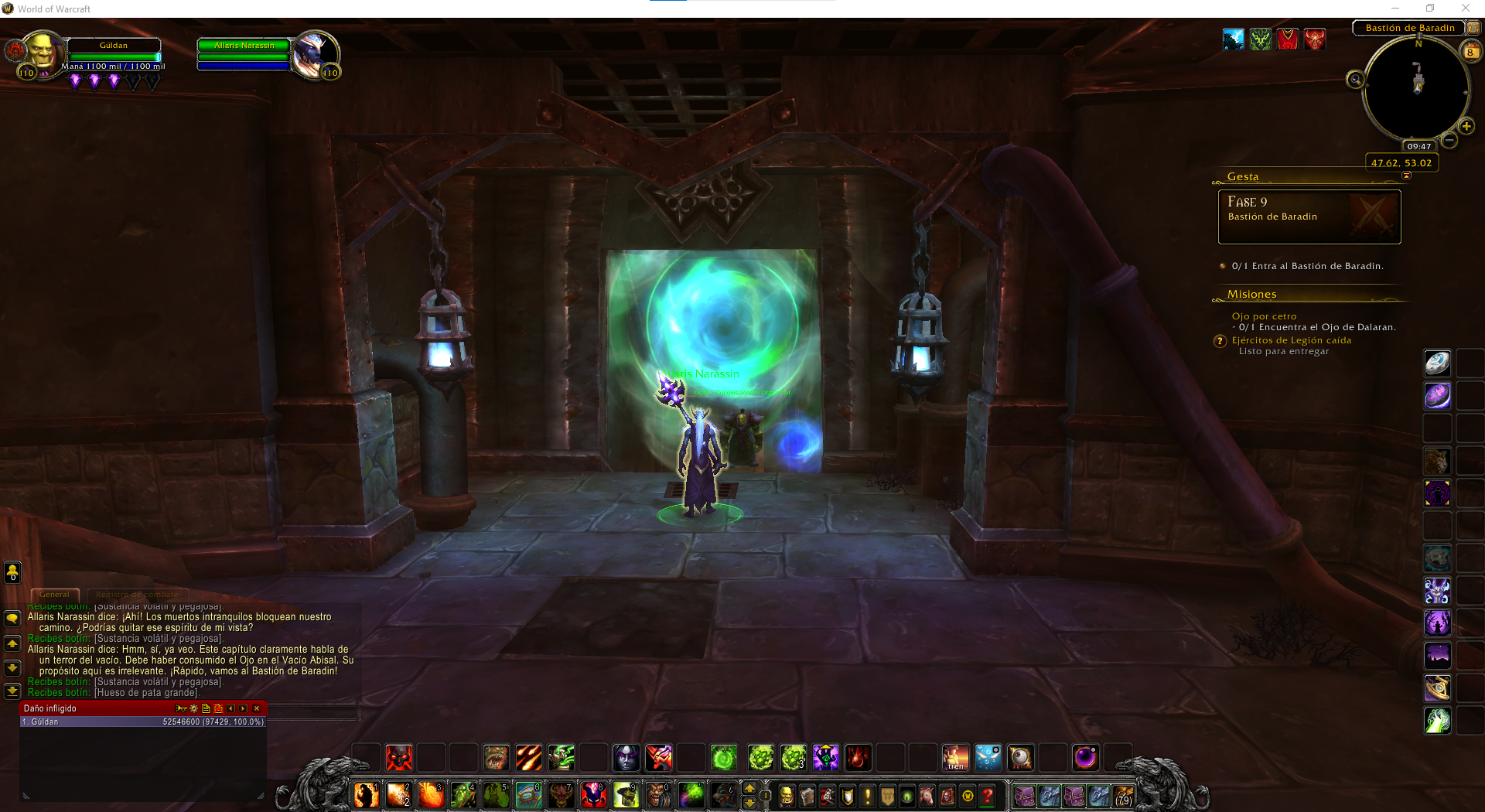1485x812 pixels.
Task: Zoom out on the minimap
Action: tap(1449, 140)
